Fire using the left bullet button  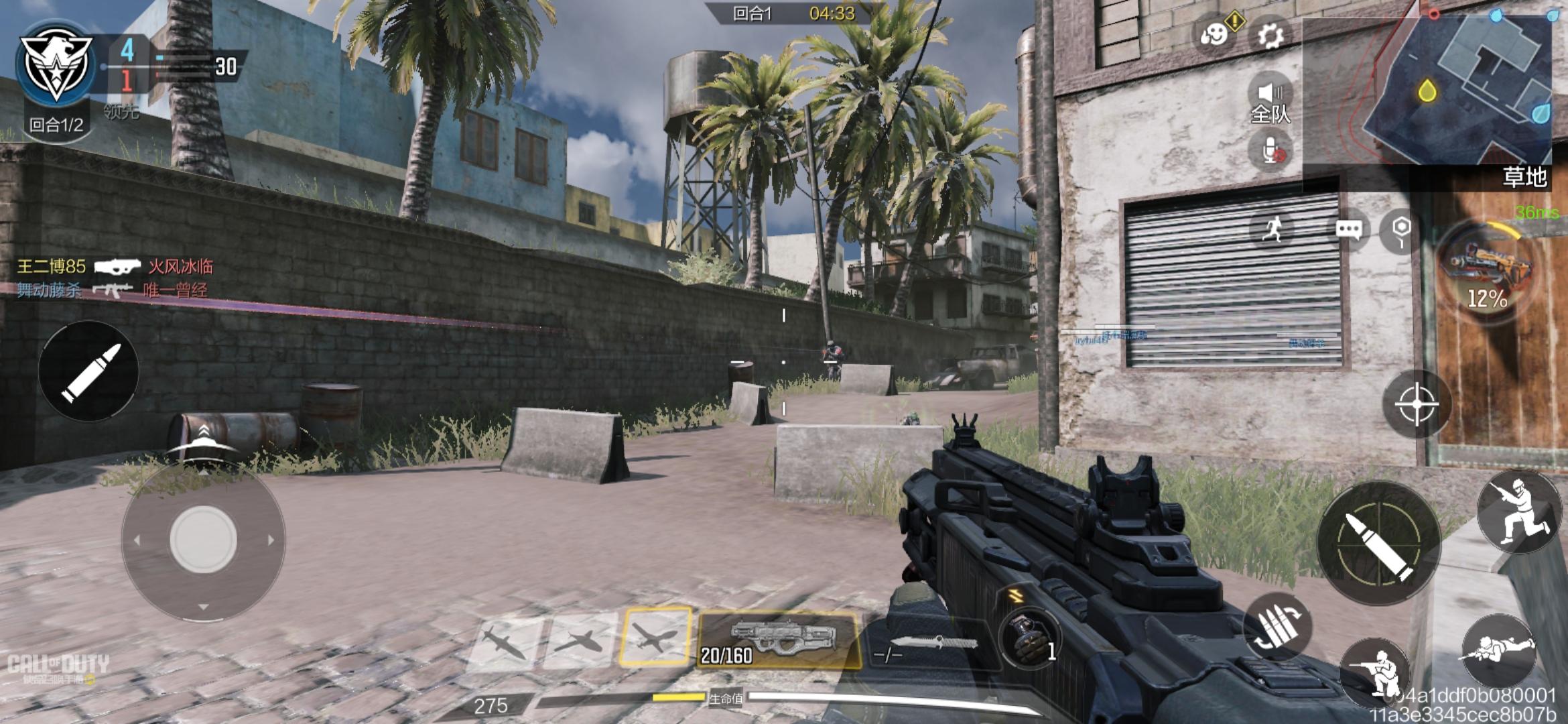point(88,371)
